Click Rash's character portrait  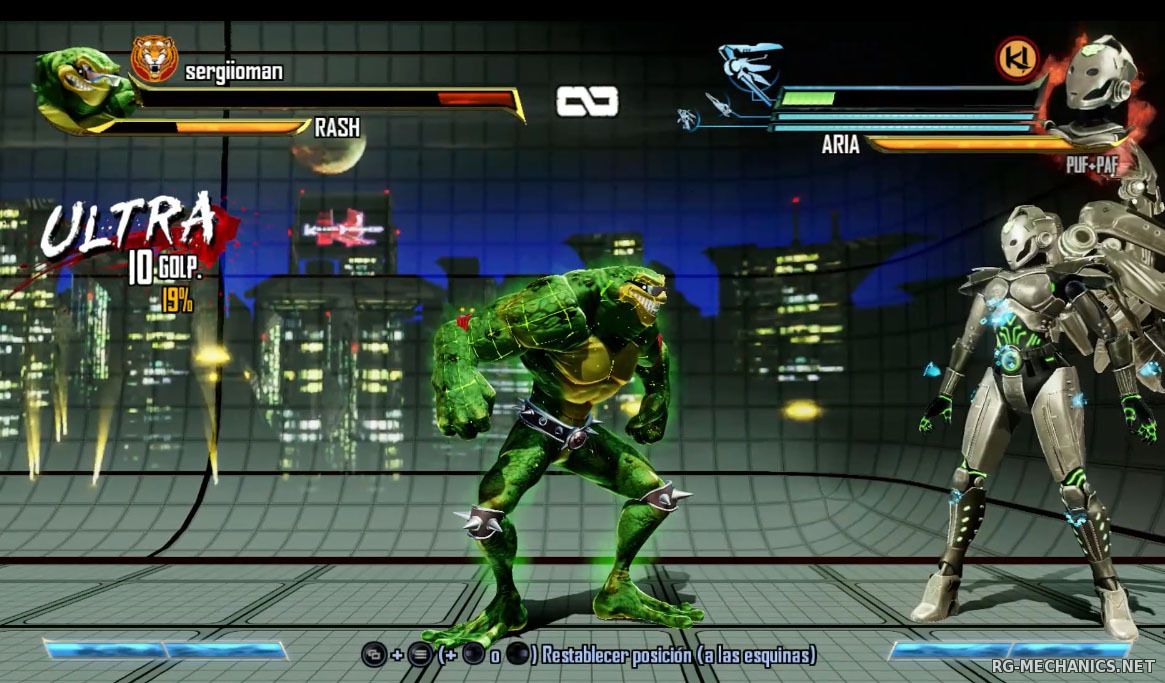(x=82, y=88)
